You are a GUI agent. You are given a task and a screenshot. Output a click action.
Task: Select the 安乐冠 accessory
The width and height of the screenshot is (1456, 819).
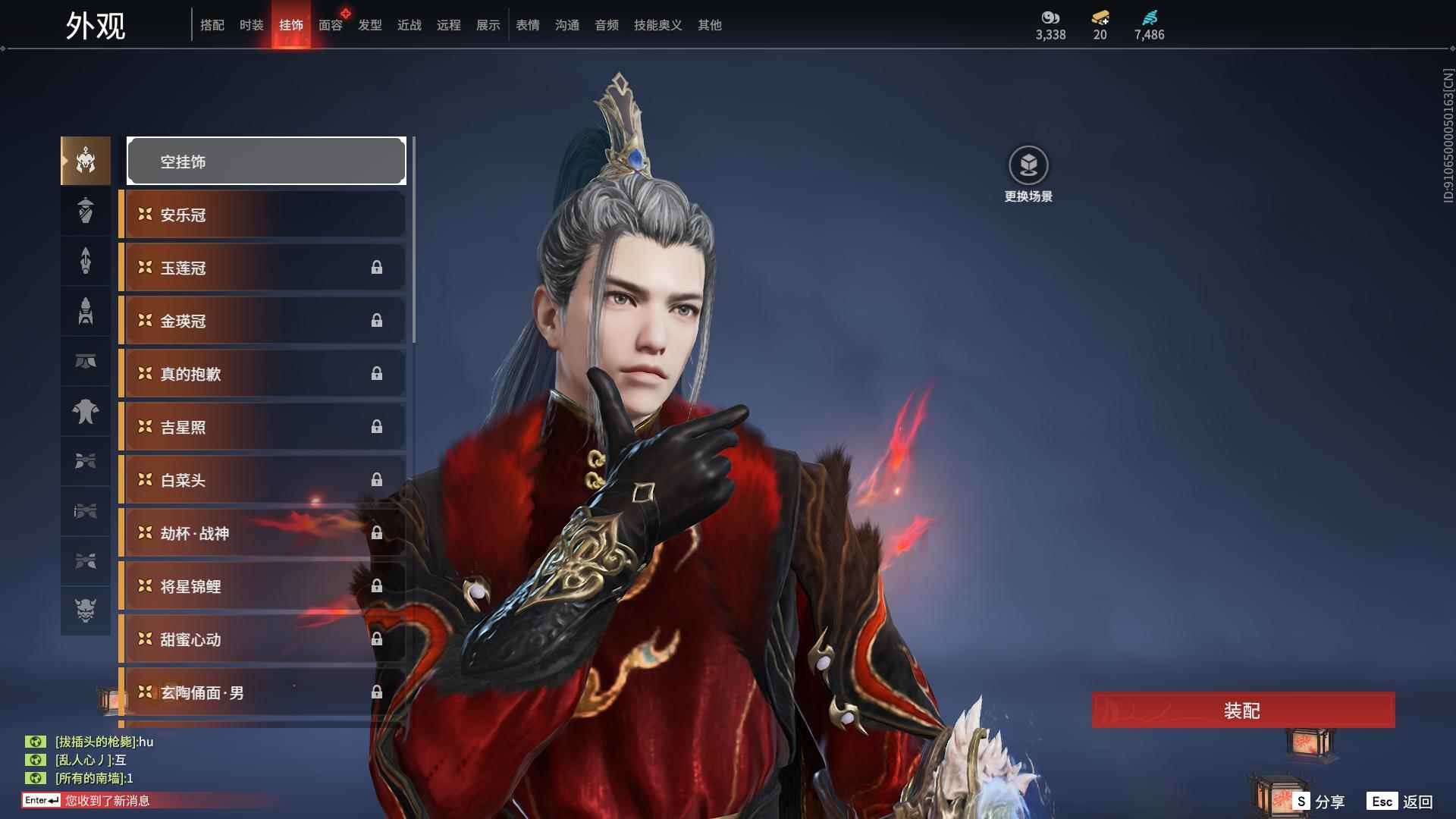262,215
